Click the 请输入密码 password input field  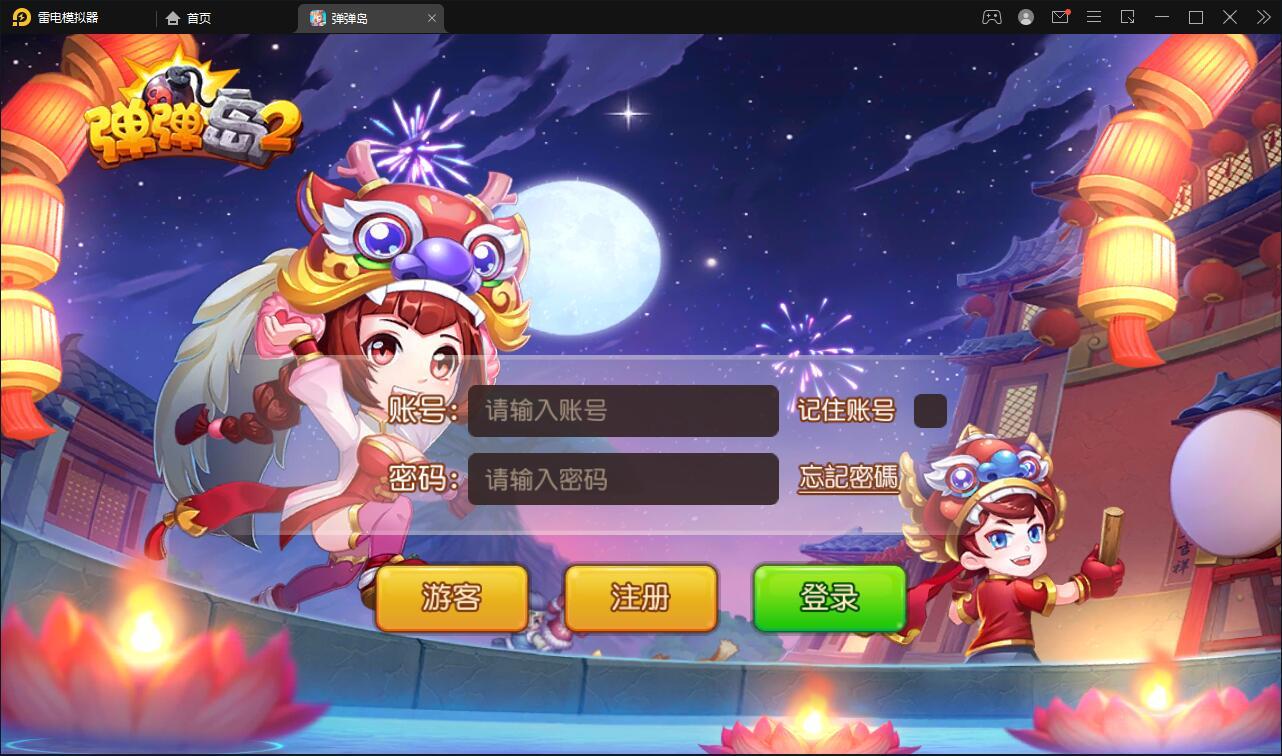pos(623,479)
